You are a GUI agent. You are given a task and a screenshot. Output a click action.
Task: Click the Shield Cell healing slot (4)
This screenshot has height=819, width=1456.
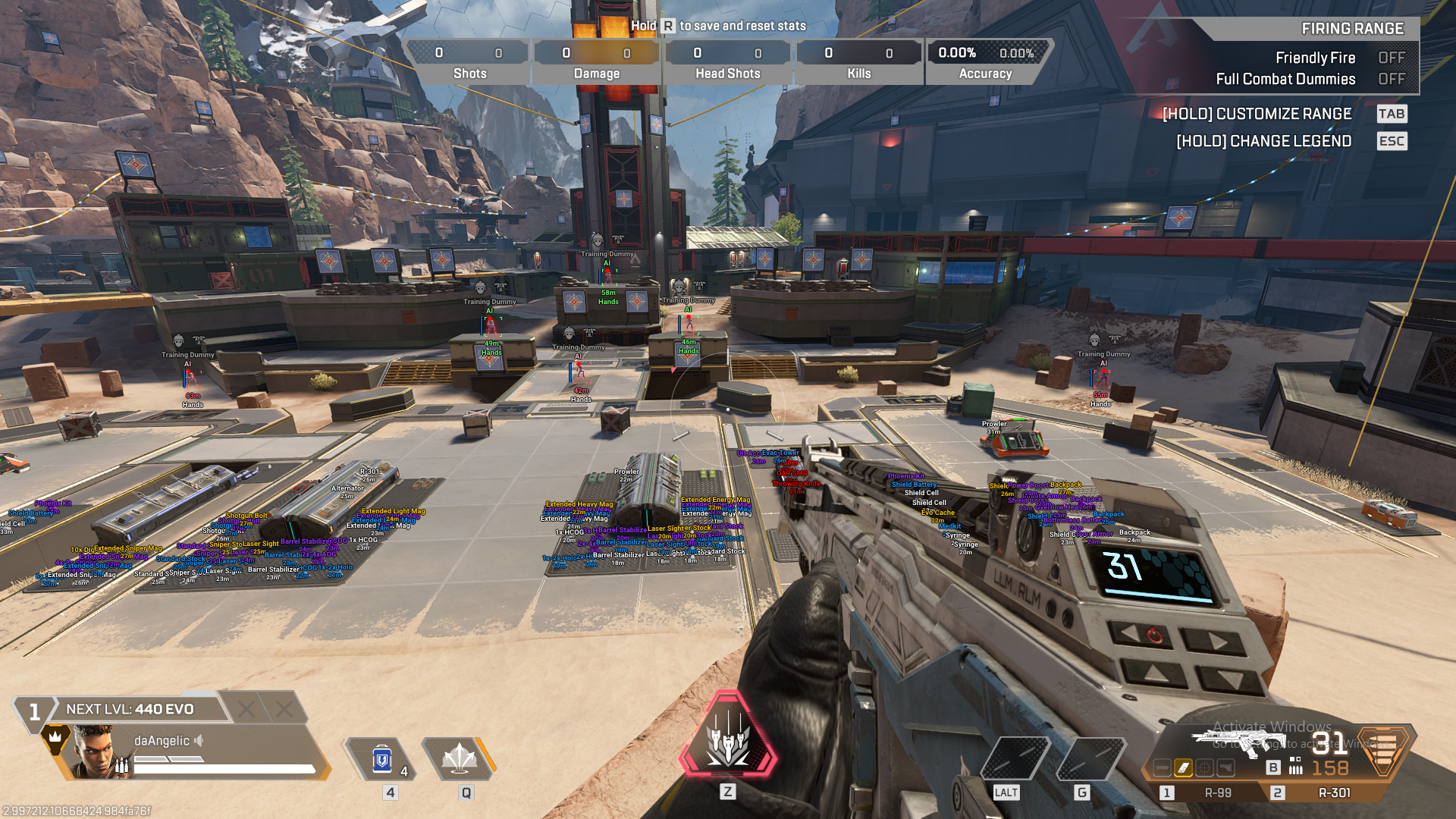pyautogui.click(x=381, y=758)
